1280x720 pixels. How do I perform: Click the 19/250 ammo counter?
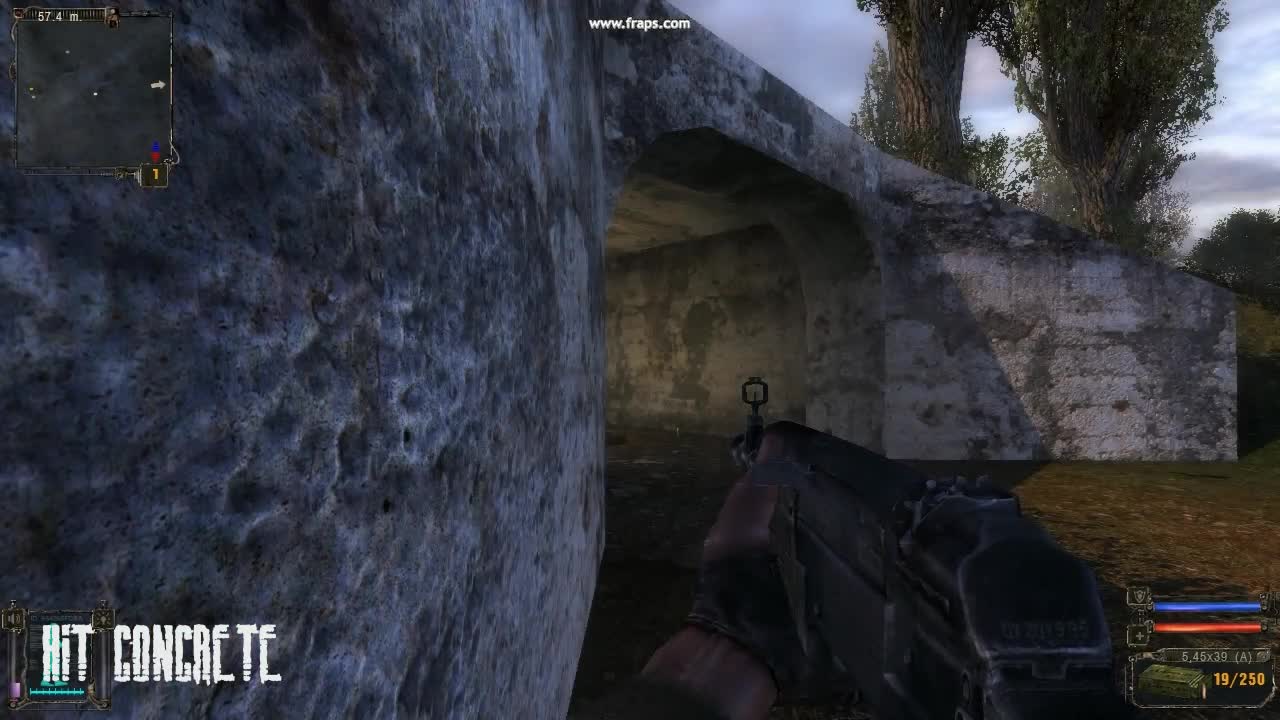click(x=1239, y=678)
